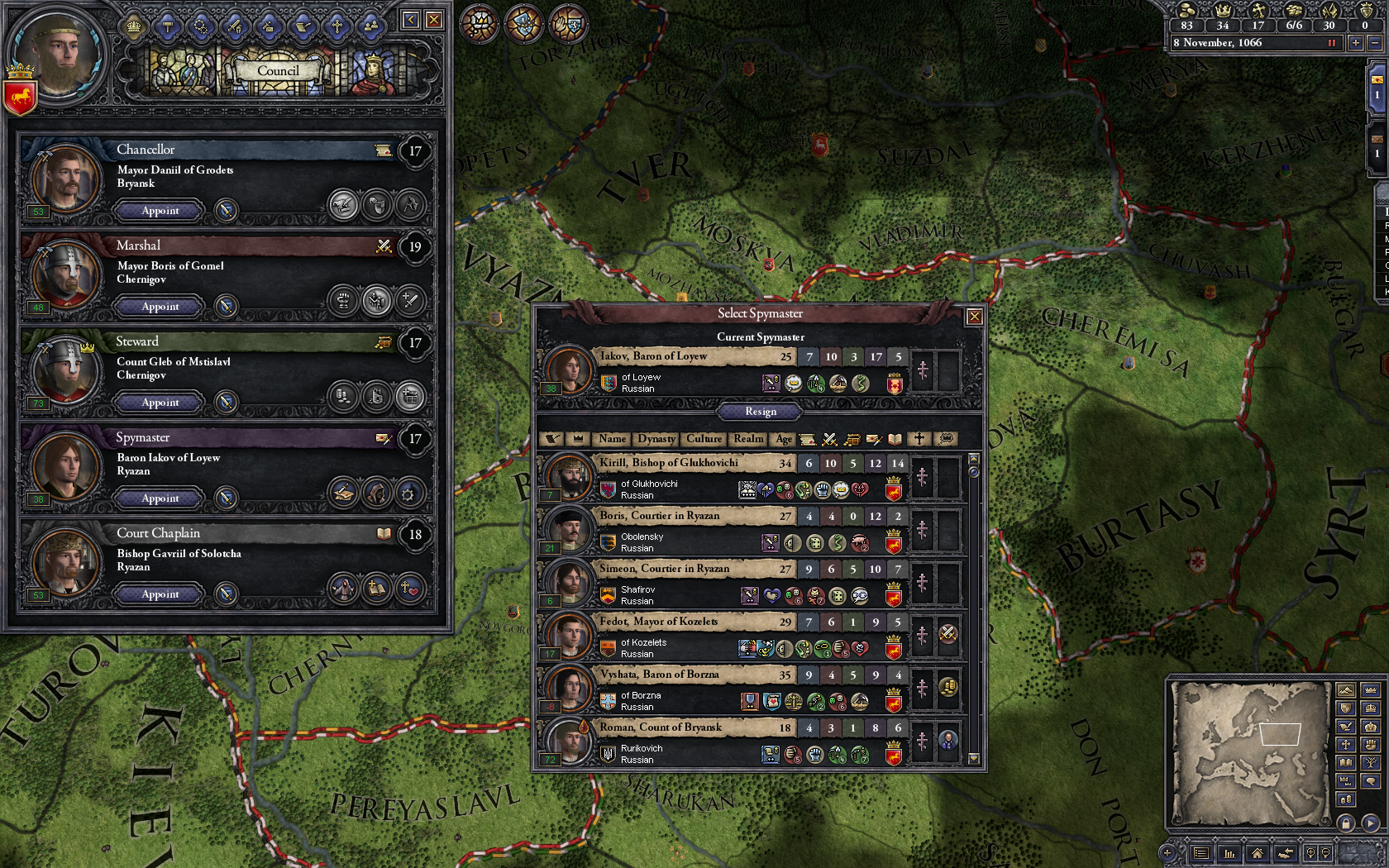The width and height of the screenshot is (1389, 868).
Task: Open the ruler's character portrait
Action: [60, 54]
